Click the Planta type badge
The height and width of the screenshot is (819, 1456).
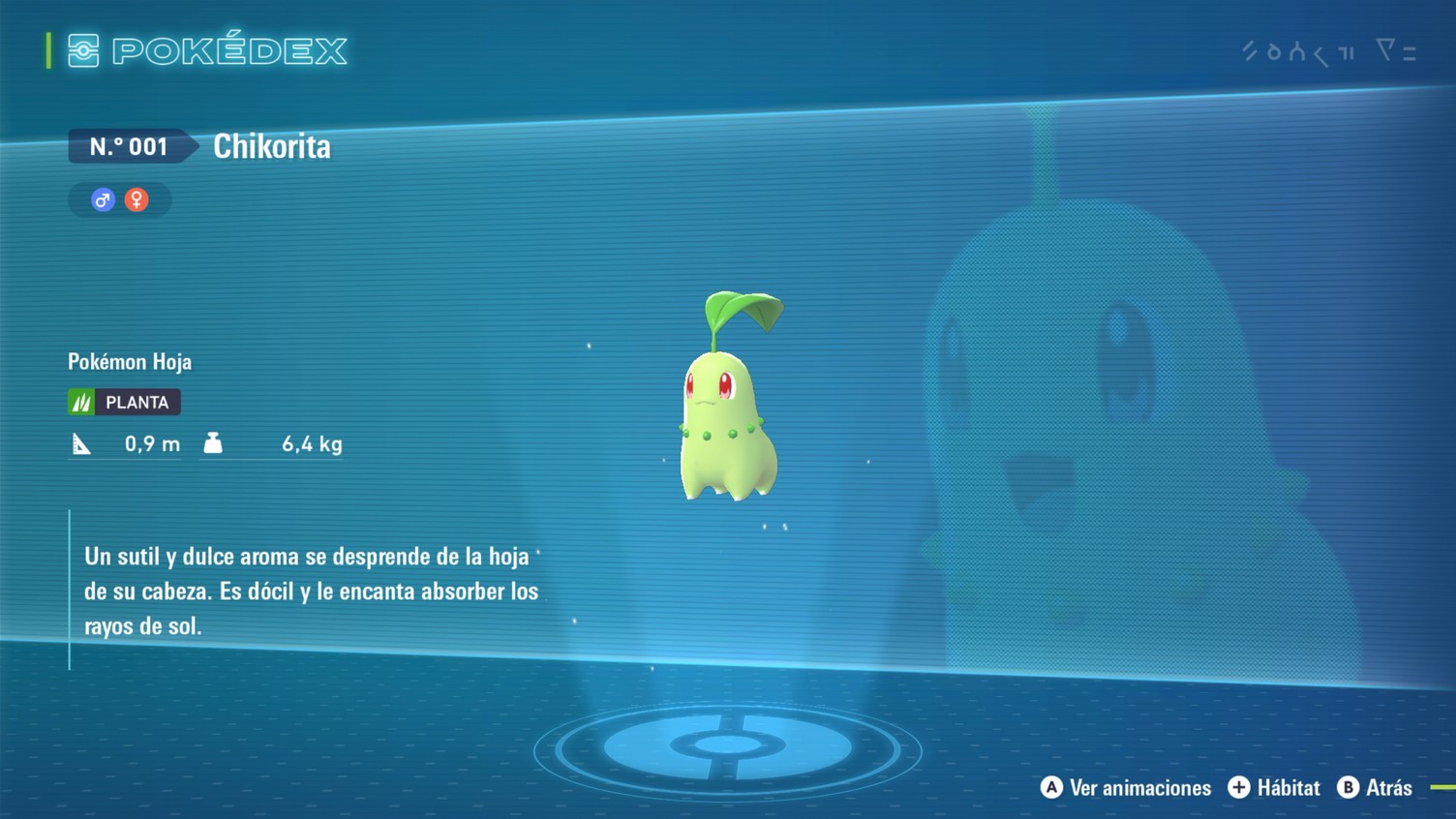pos(124,402)
